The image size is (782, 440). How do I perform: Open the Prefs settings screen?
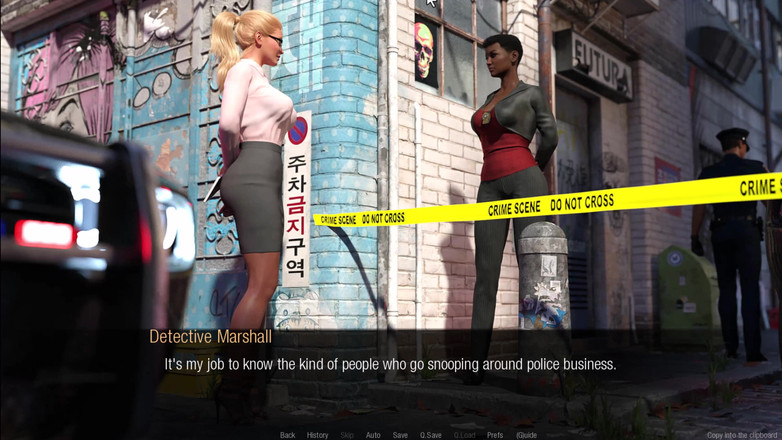point(495,435)
